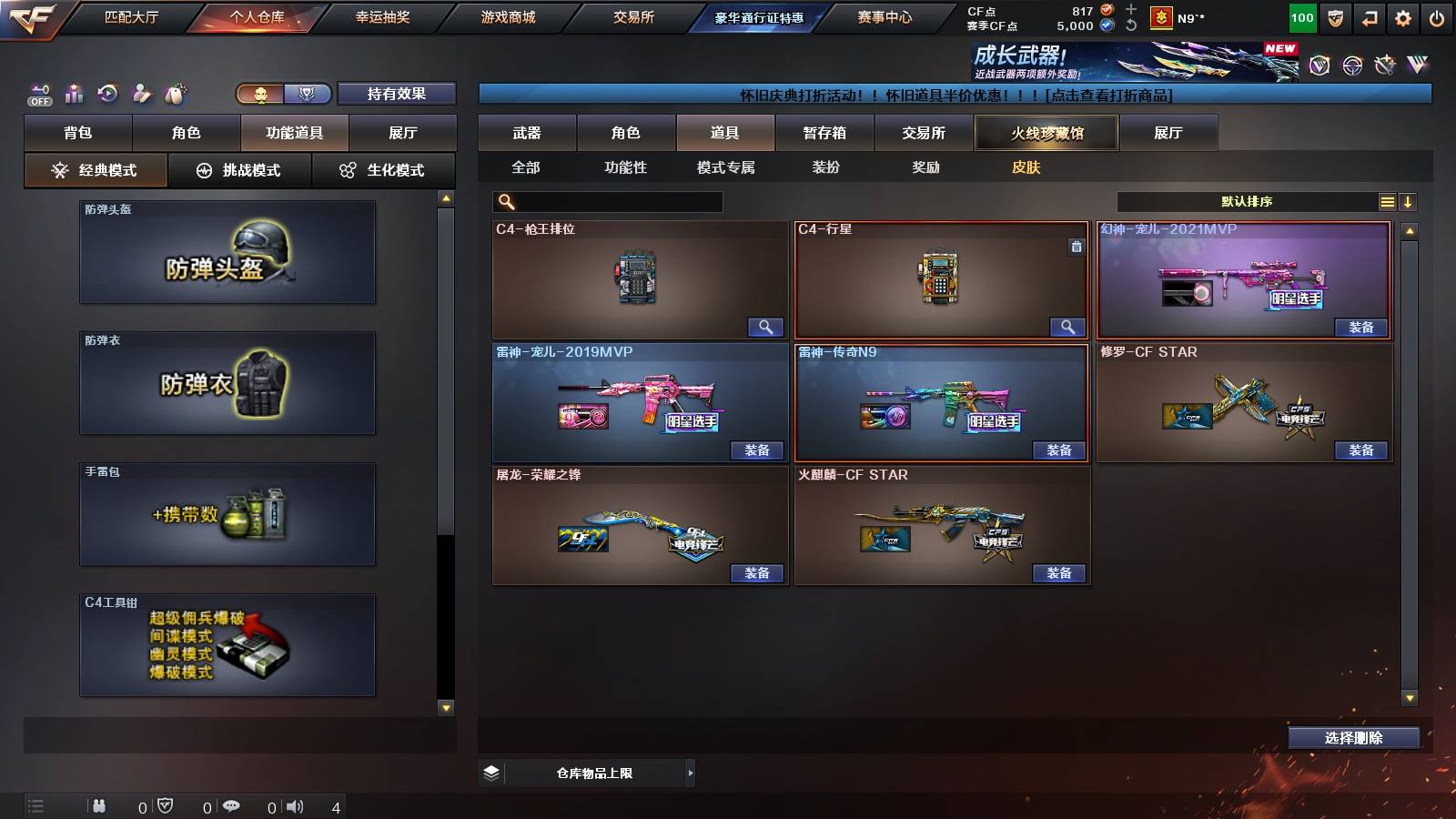Click the 装备 button on 雷神-传奇N9
This screenshot has height=819, width=1456.
pyautogui.click(x=1057, y=450)
